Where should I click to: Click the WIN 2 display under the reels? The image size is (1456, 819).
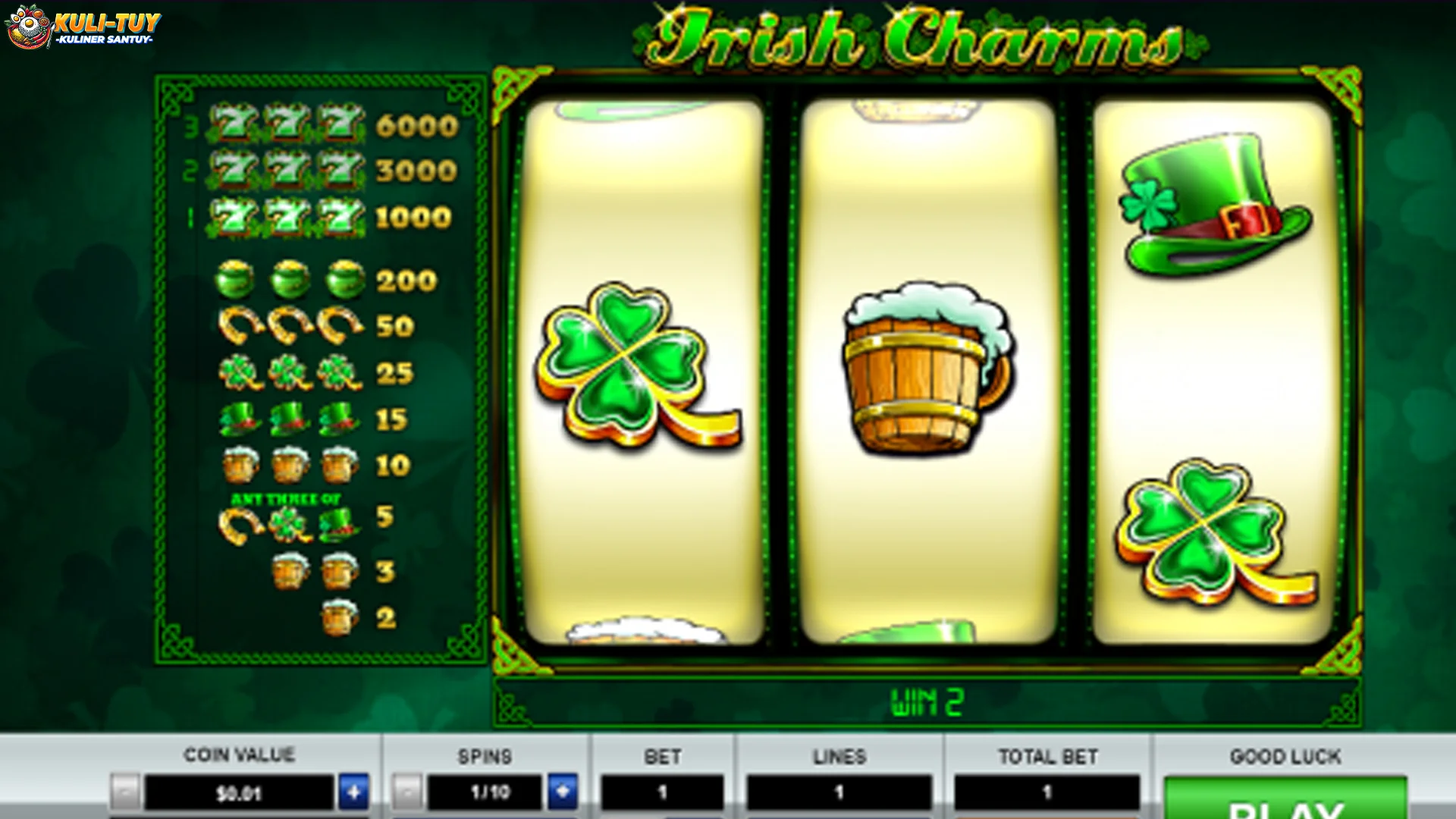click(x=924, y=701)
